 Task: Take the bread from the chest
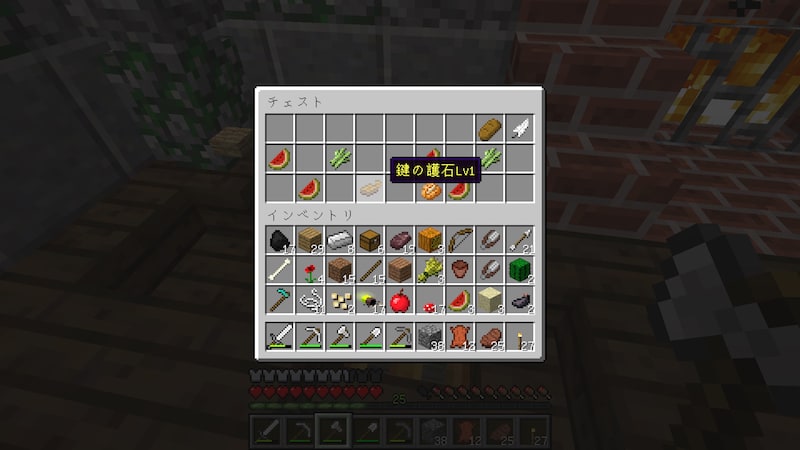[x=490, y=128]
